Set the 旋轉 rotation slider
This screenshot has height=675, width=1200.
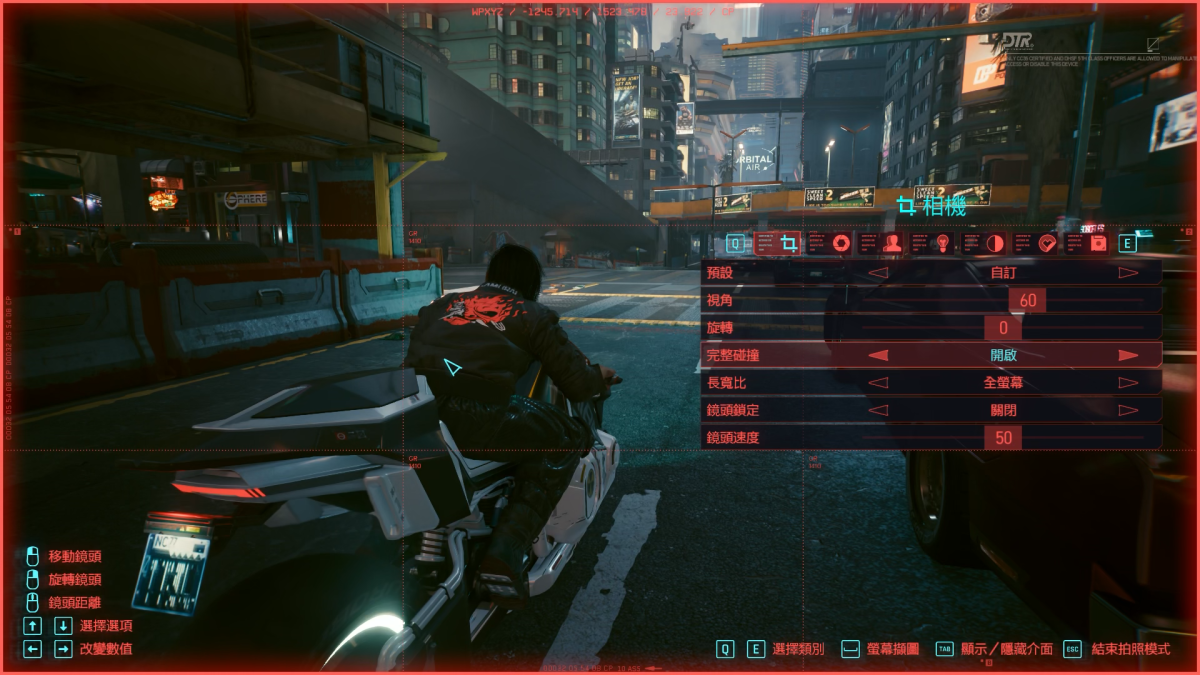(x=1002, y=328)
